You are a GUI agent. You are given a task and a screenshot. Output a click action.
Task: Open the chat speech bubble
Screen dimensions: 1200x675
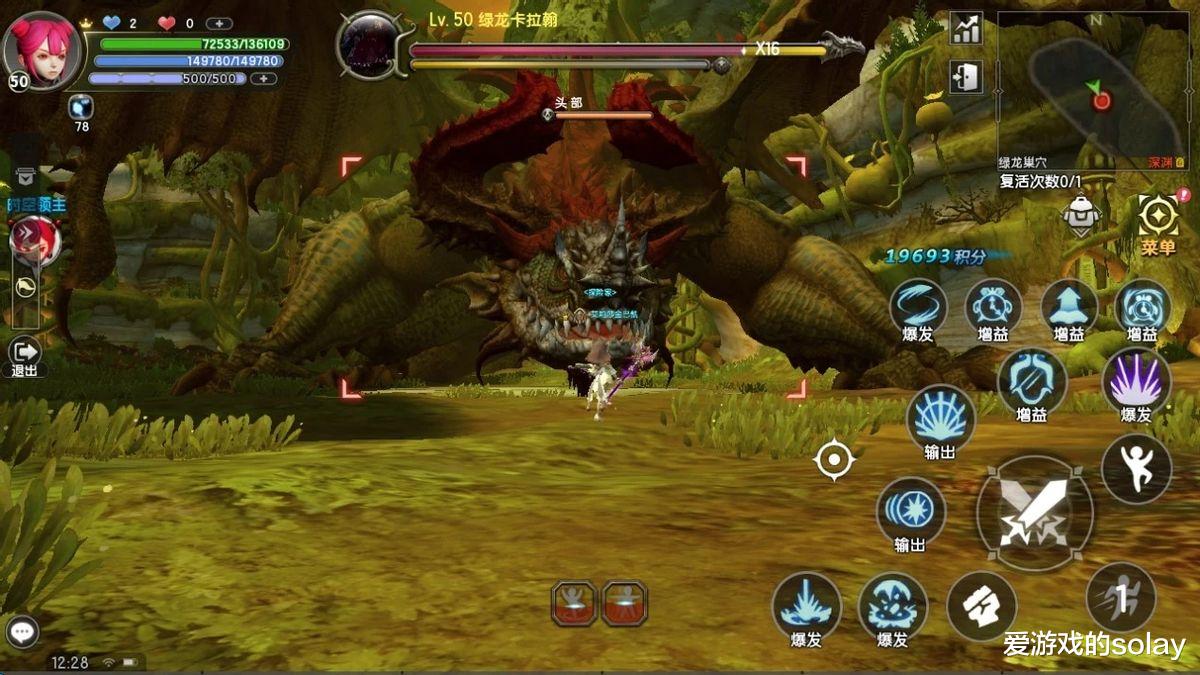22,632
